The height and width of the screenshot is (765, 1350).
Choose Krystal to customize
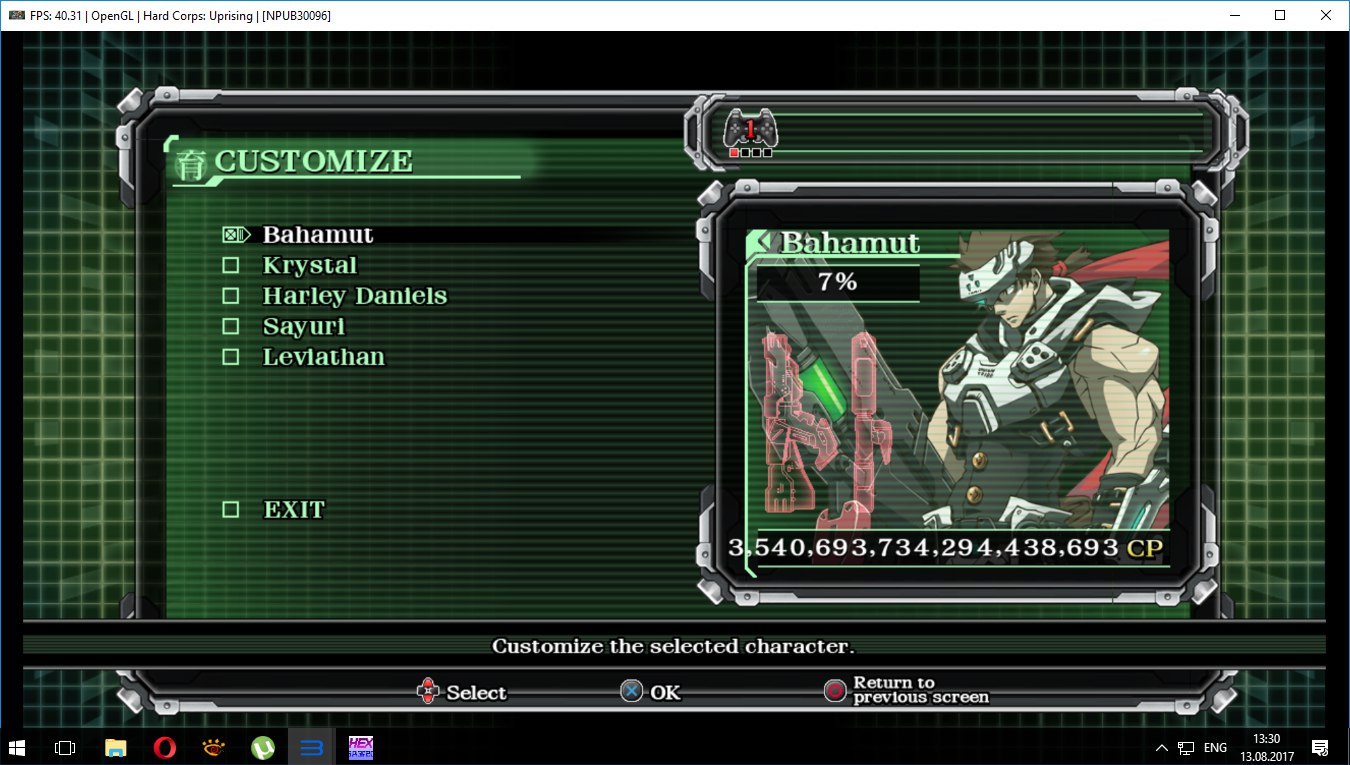(309, 266)
